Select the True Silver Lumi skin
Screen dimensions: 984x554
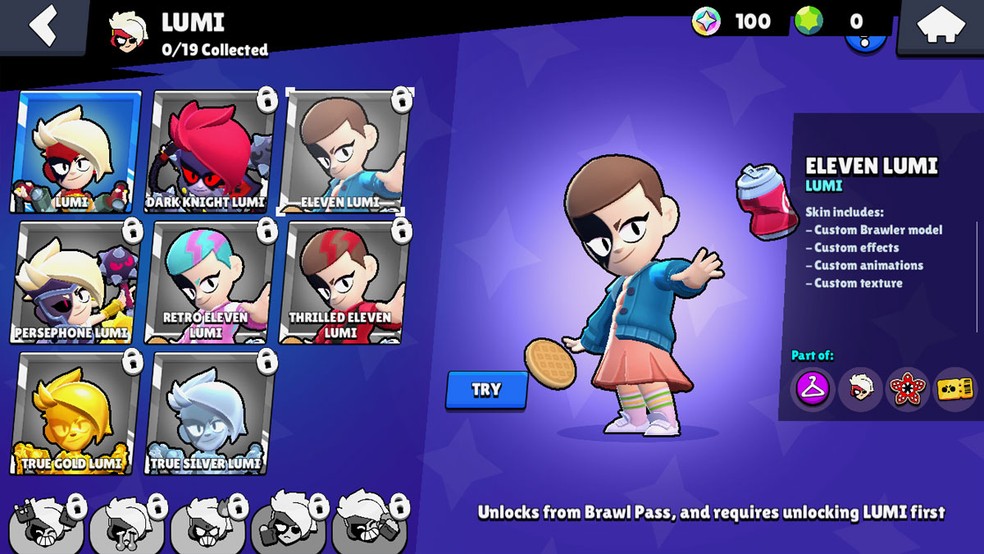208,413
